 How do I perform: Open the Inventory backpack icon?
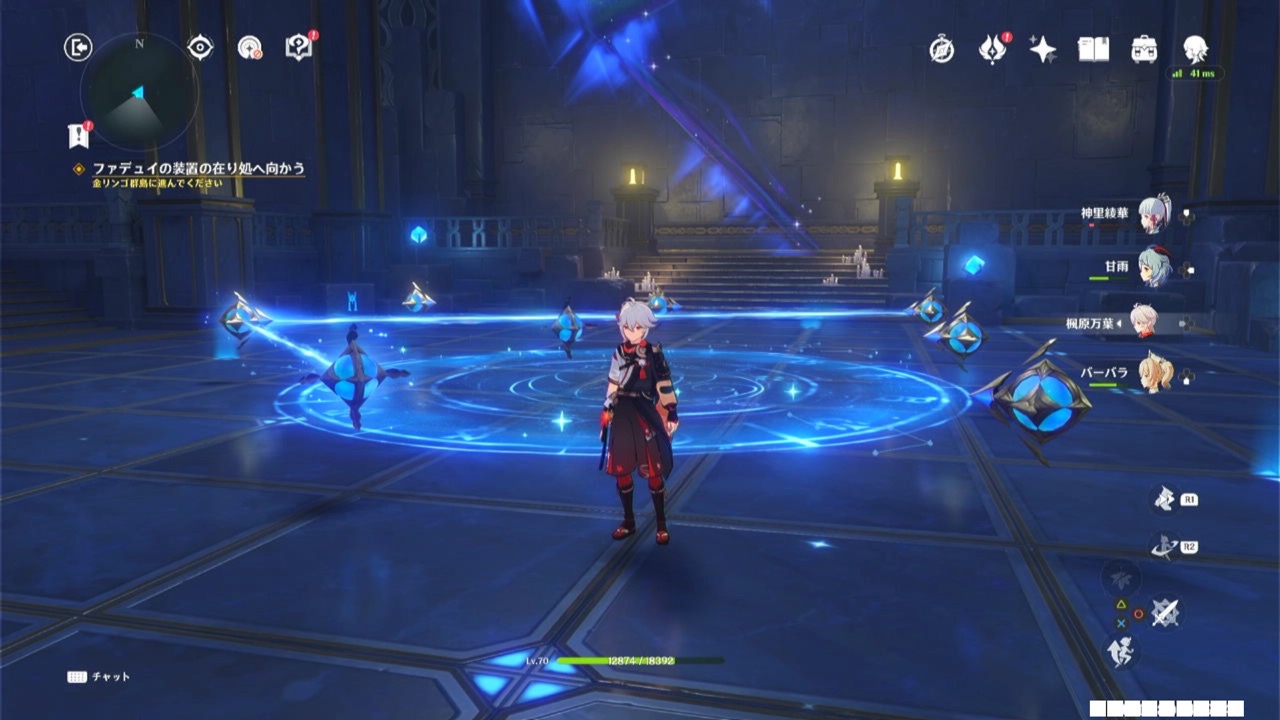1145,48
